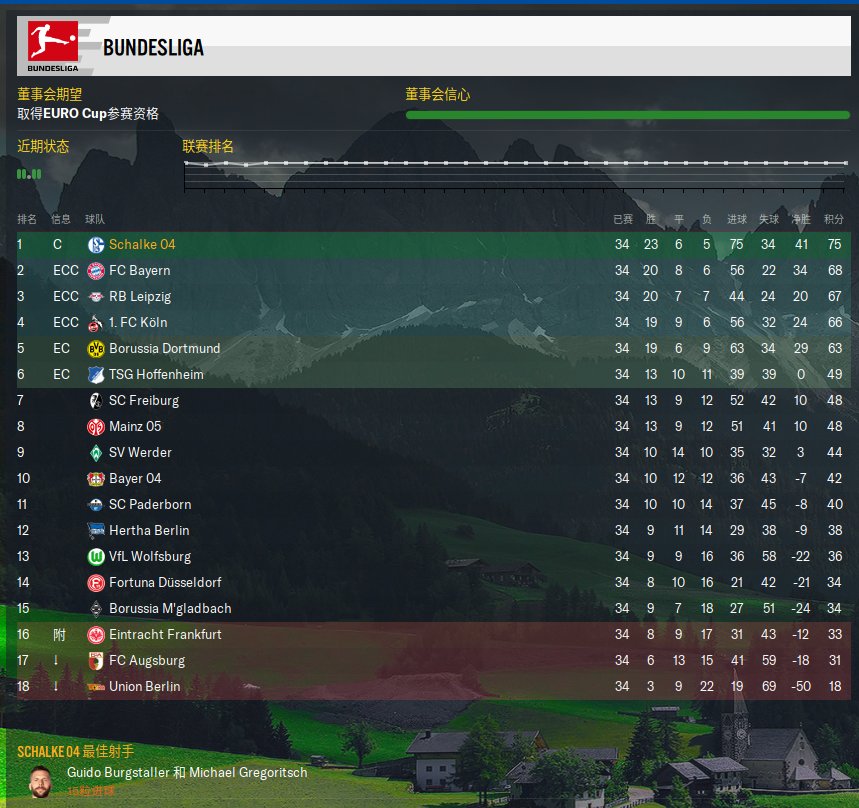859x808 pixels.
Task: Open Borussia M'gladbach team row
Action: (x=170, y=609)
